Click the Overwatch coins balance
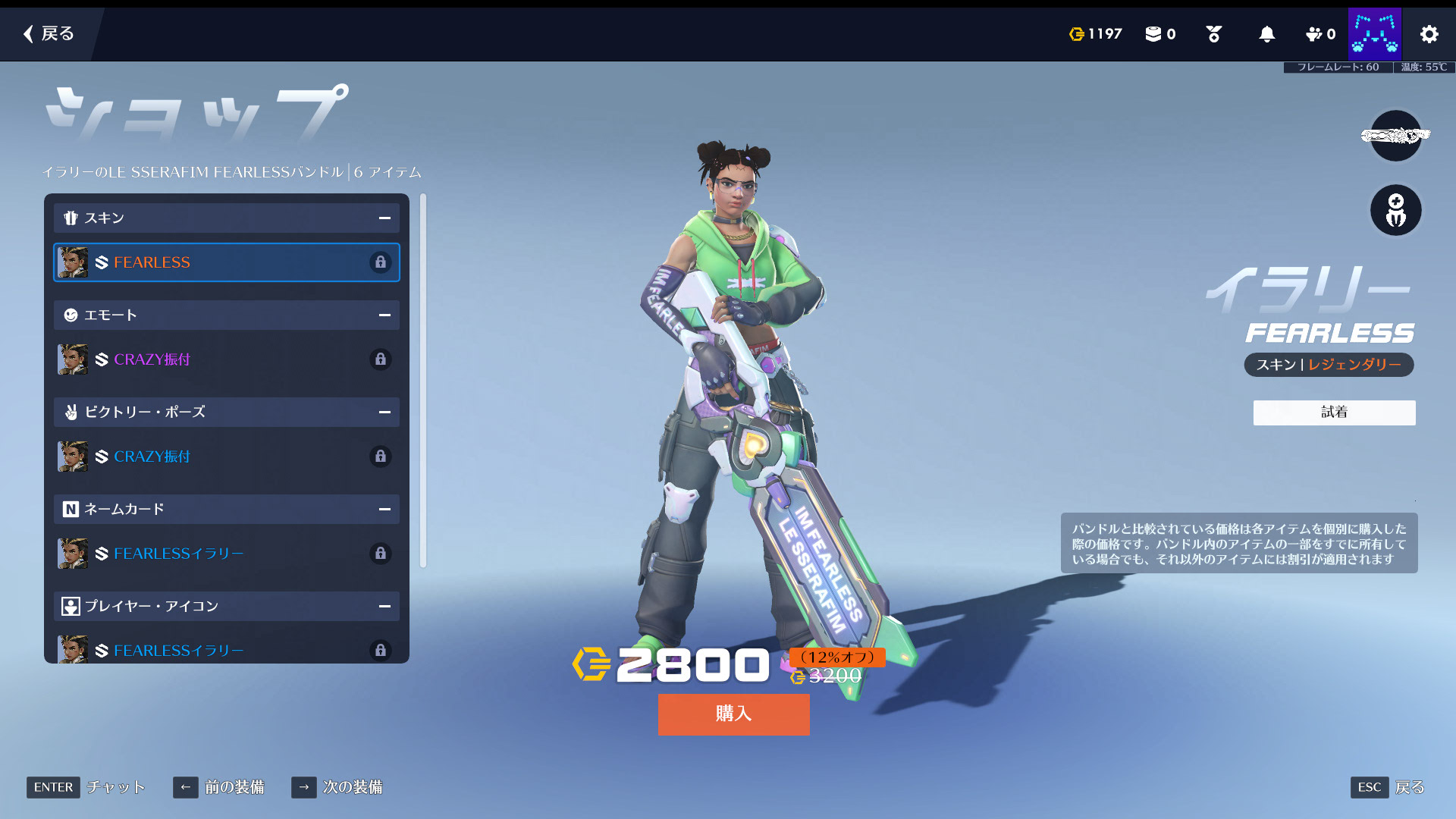The image size is (1456, 819). coord(1095,34)
